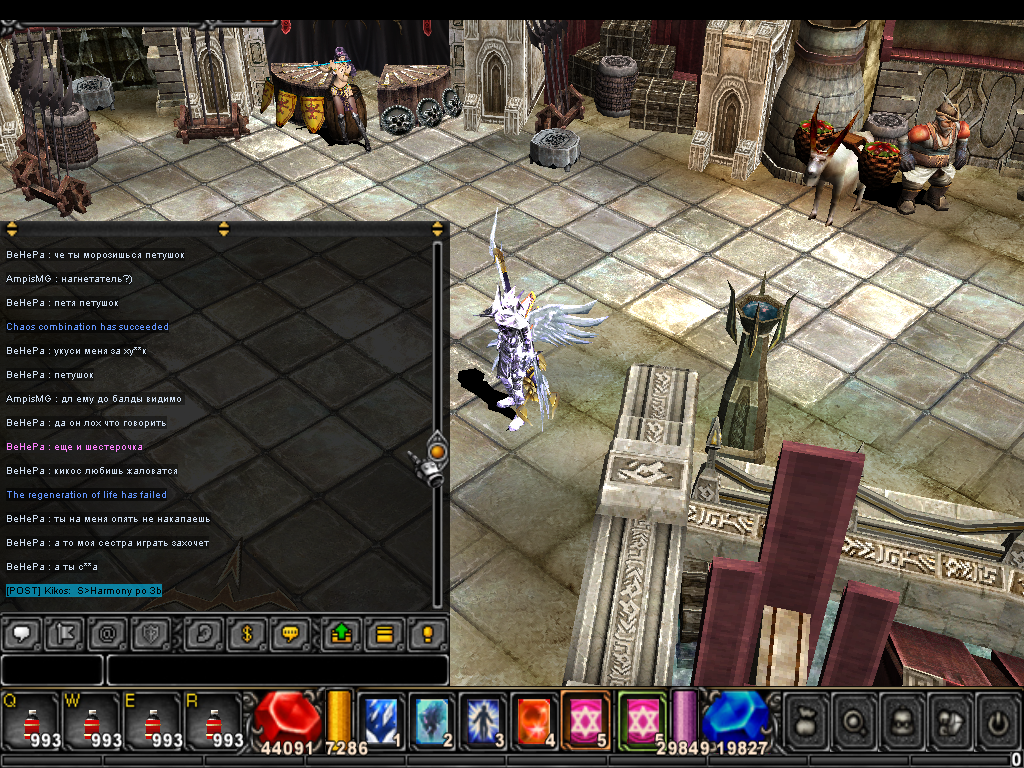Click the green-framed hexagram skill icon
Viewport: 1024px width, 768px height.
coord(642,719)
